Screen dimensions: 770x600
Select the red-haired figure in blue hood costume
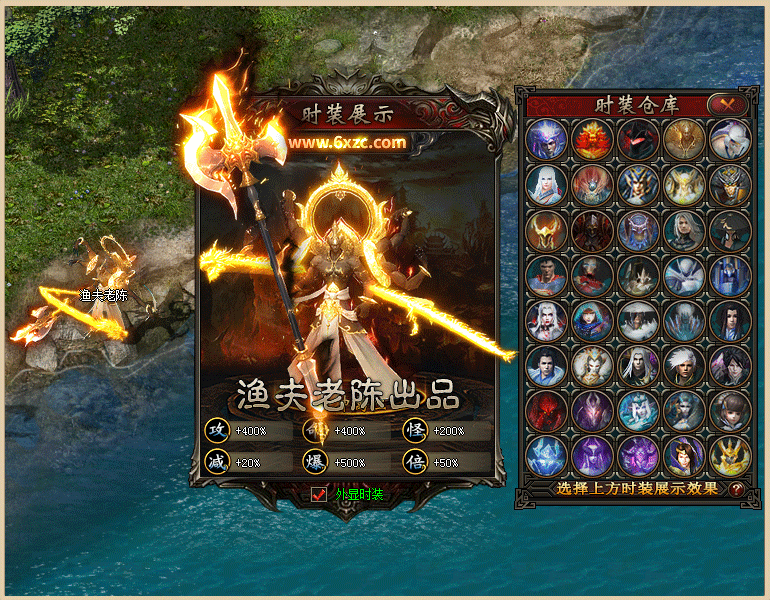[592, 320]
